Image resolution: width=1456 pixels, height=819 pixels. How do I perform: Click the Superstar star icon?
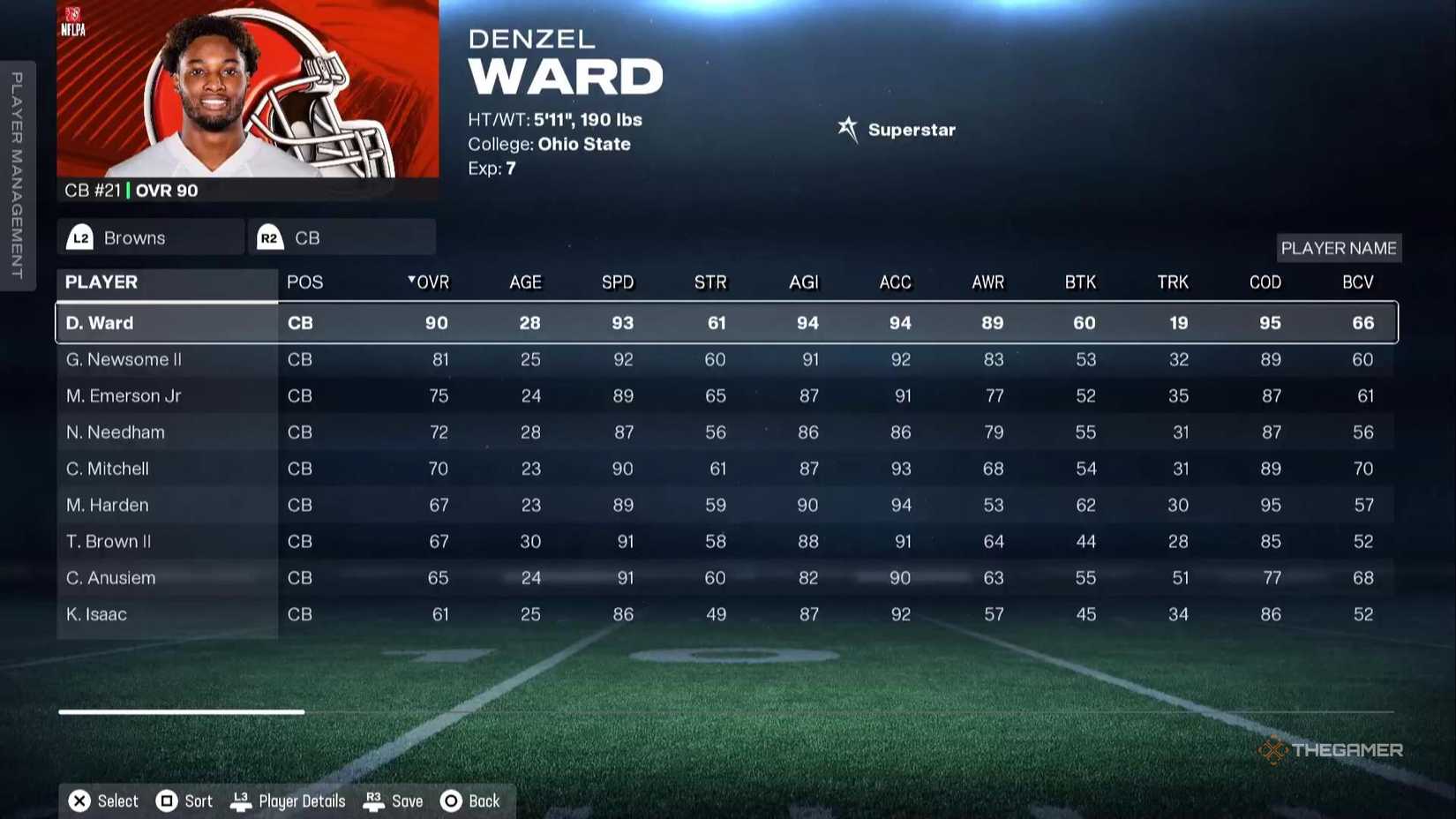tap(848, 129)
